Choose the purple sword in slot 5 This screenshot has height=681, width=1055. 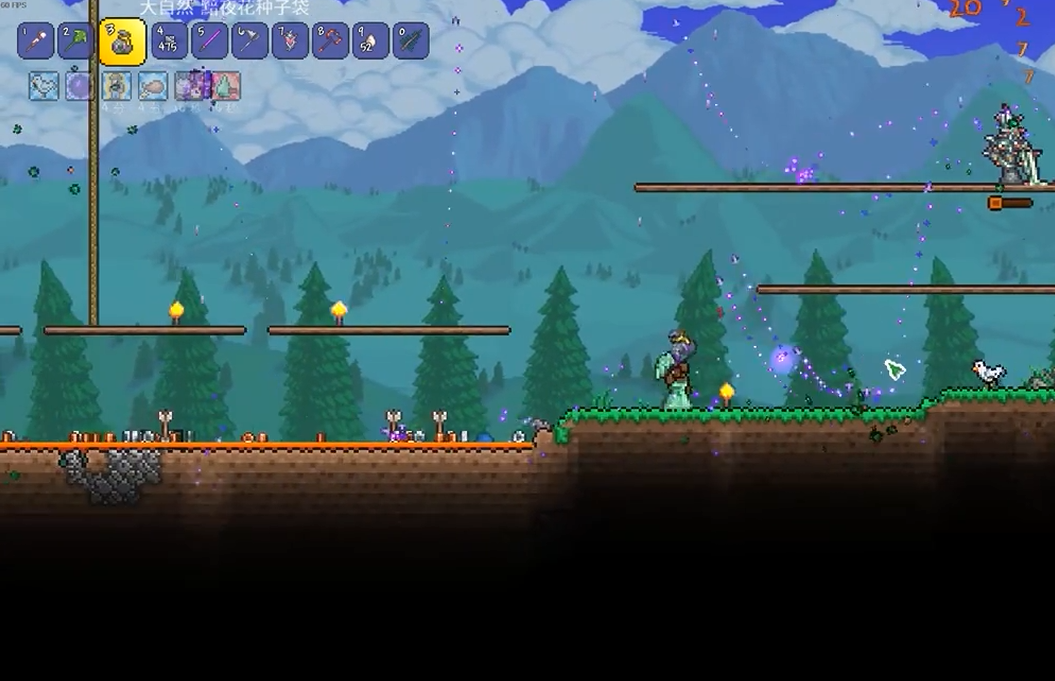(x=210, y=41)
